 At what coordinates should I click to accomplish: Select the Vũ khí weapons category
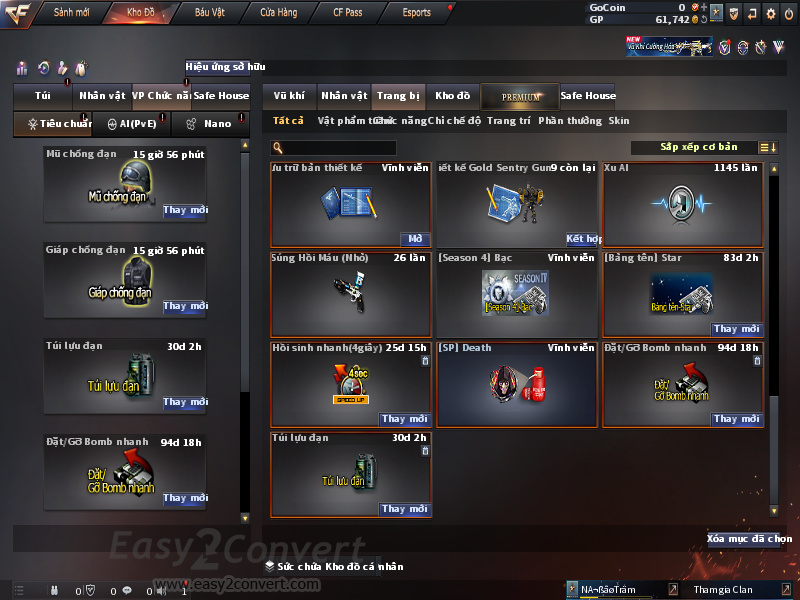[x=290, y=96]
